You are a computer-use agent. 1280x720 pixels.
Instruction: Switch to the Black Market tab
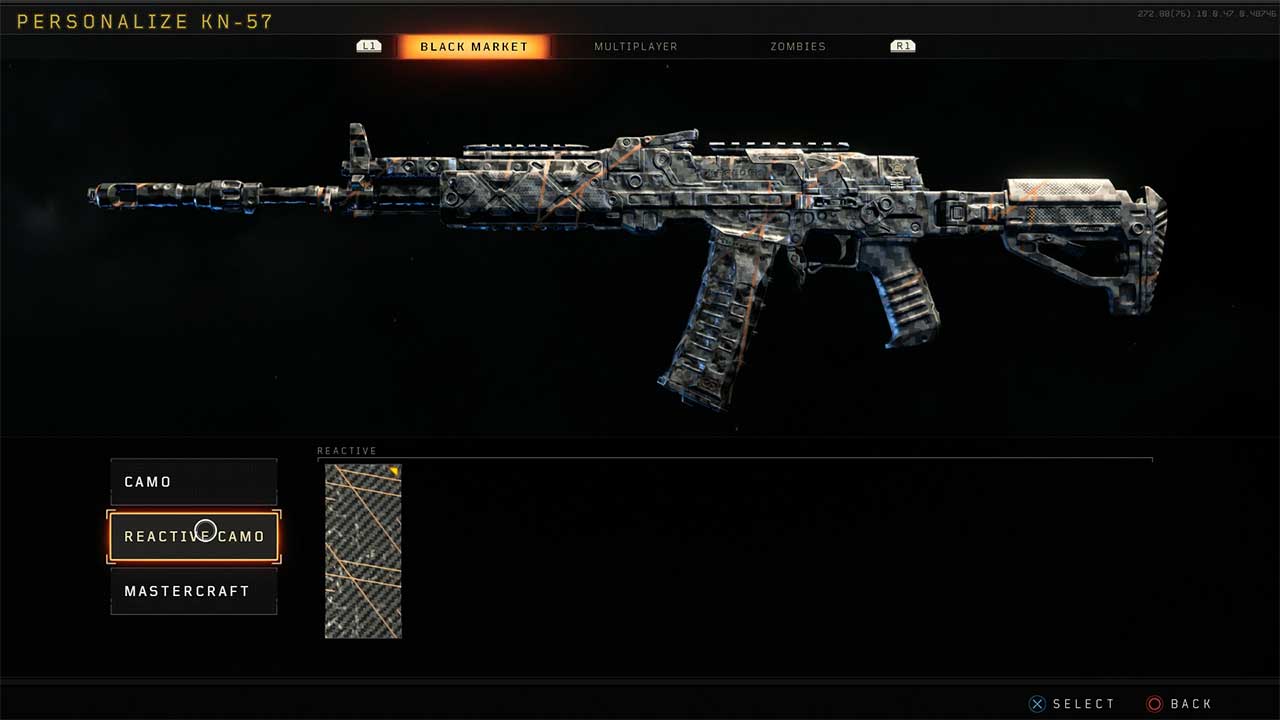(x=473, y=47)
